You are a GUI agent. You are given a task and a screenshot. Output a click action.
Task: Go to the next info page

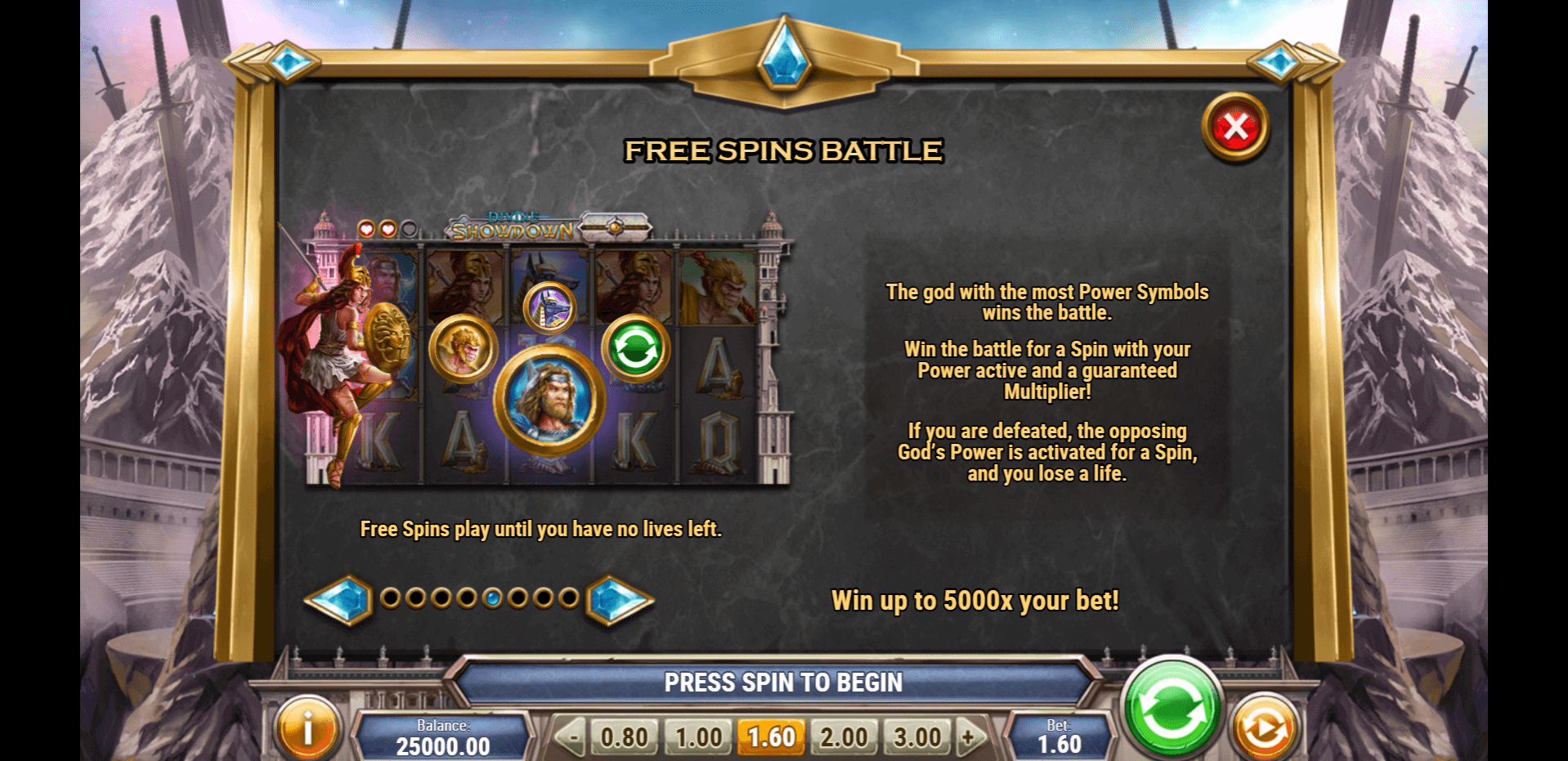620,600
